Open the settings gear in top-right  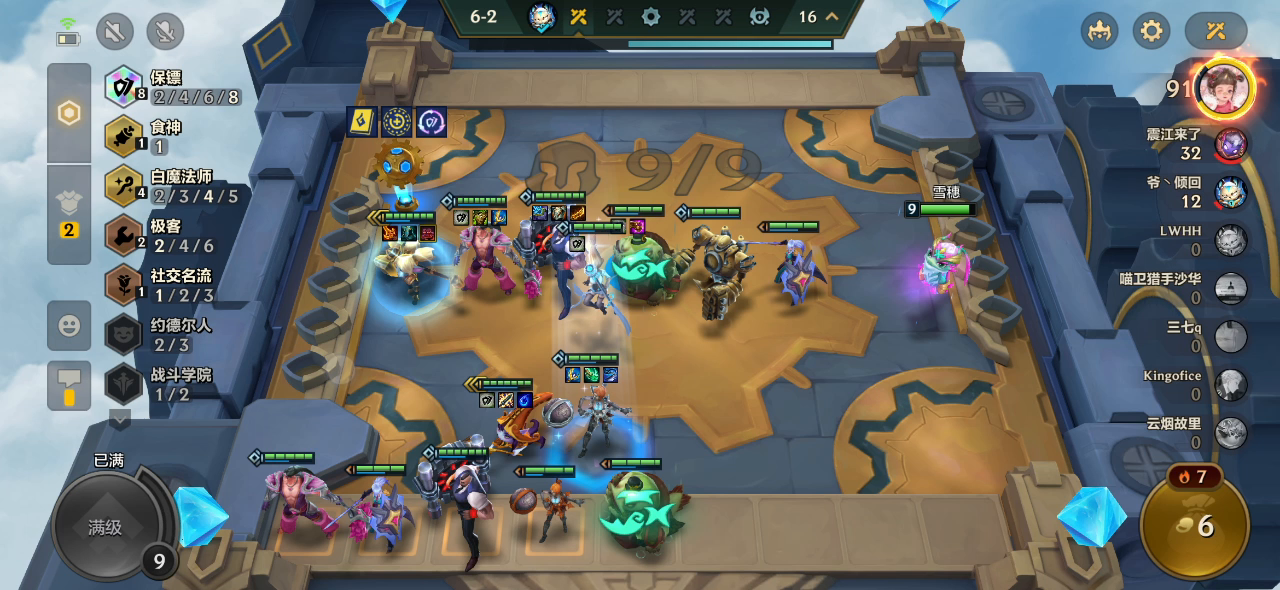click(x=1151, y=31)
